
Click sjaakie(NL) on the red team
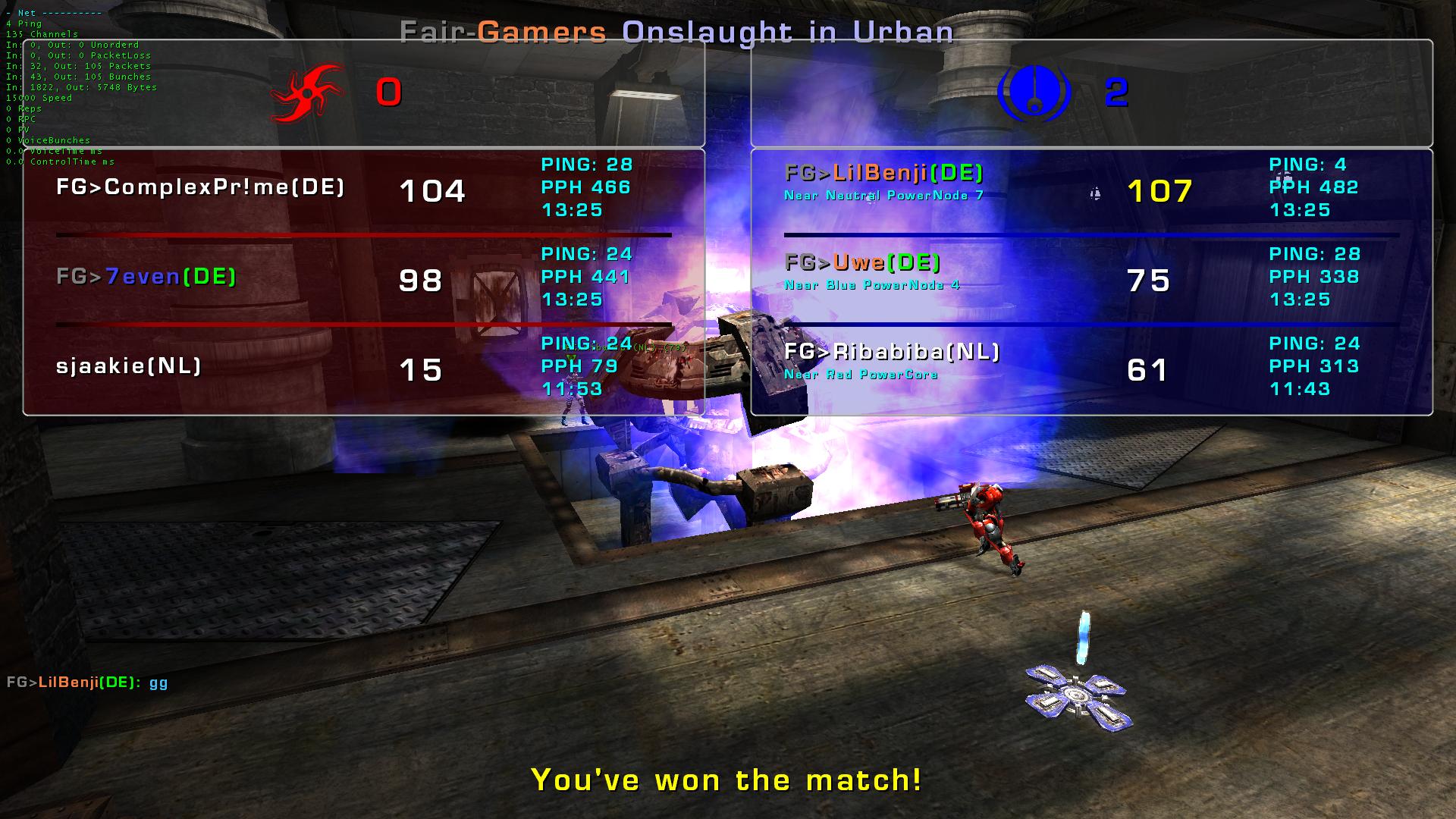coord(129,366)
